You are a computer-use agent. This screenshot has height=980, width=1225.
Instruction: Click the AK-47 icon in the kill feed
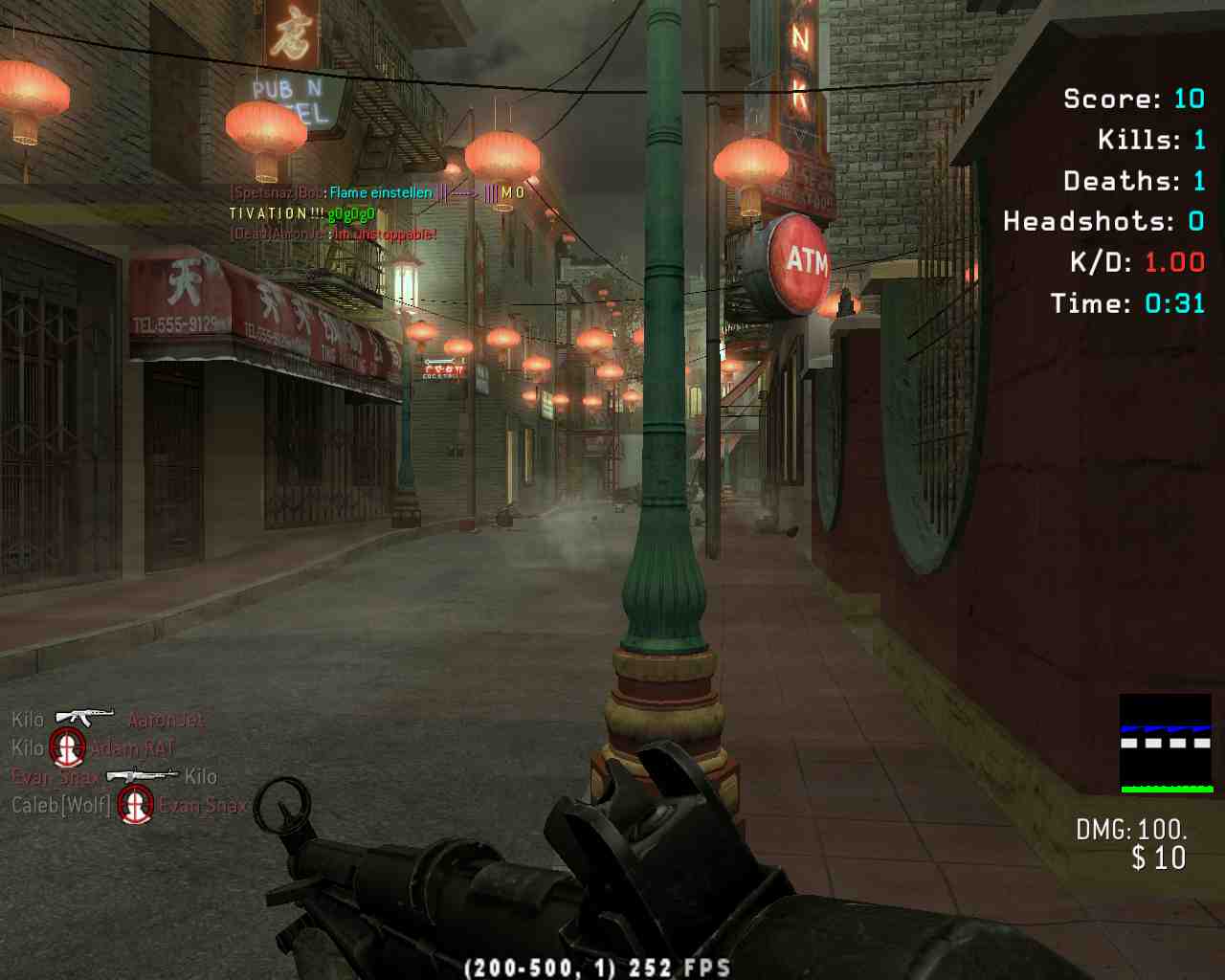(x=84, y=717)
